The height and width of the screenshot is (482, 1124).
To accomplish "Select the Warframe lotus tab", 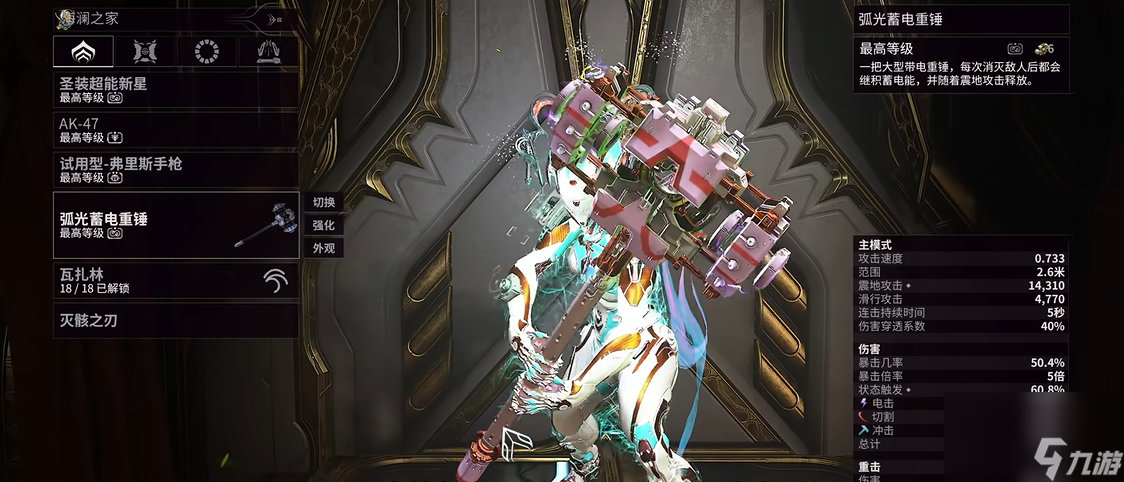I will tap(82, 52).
